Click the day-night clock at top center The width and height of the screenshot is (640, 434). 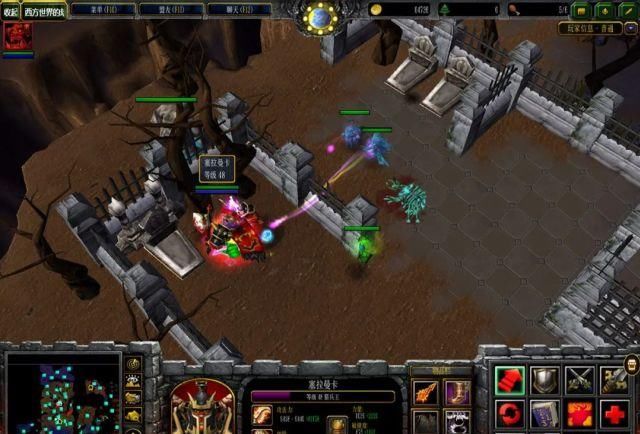point(320,16)
